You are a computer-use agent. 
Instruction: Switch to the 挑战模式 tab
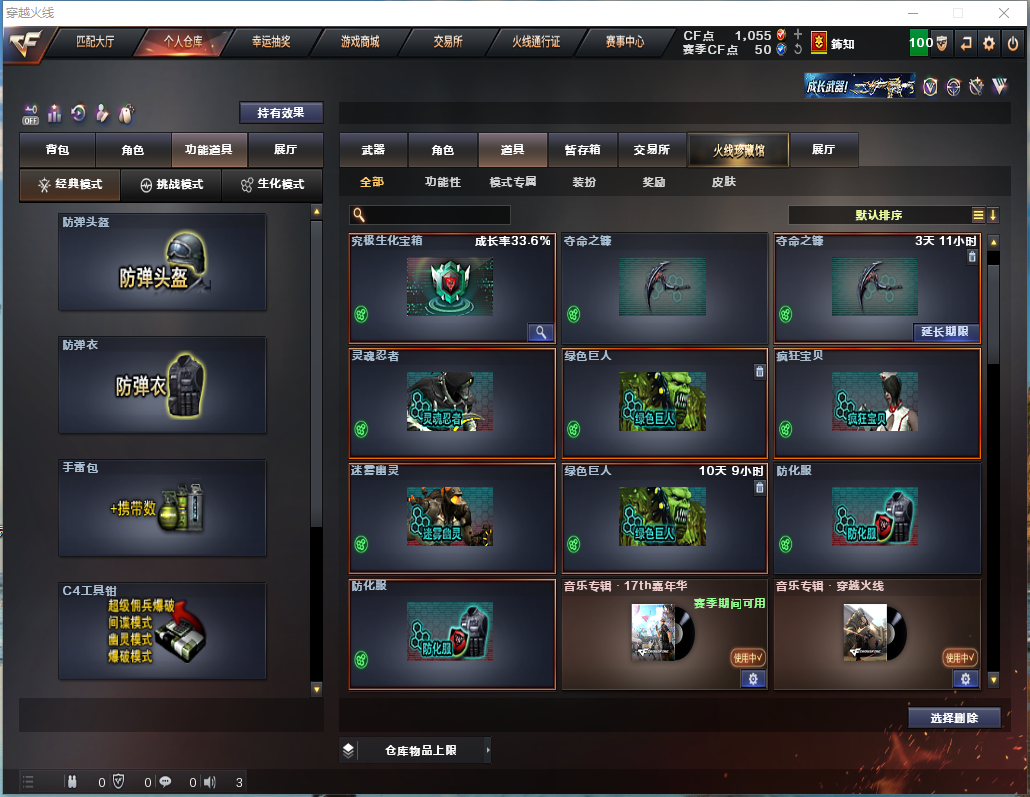171,184
